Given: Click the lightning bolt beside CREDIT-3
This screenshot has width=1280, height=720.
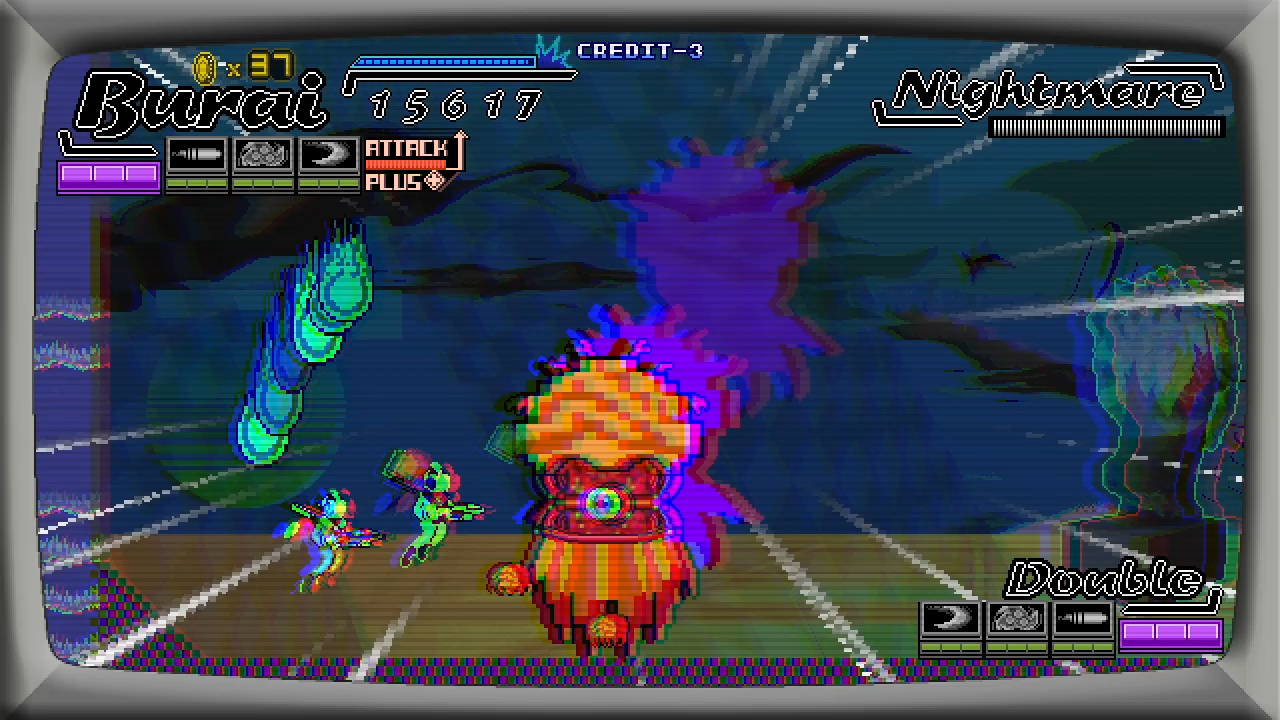Looking at the screenshot, I should click(x=552, y=47).
